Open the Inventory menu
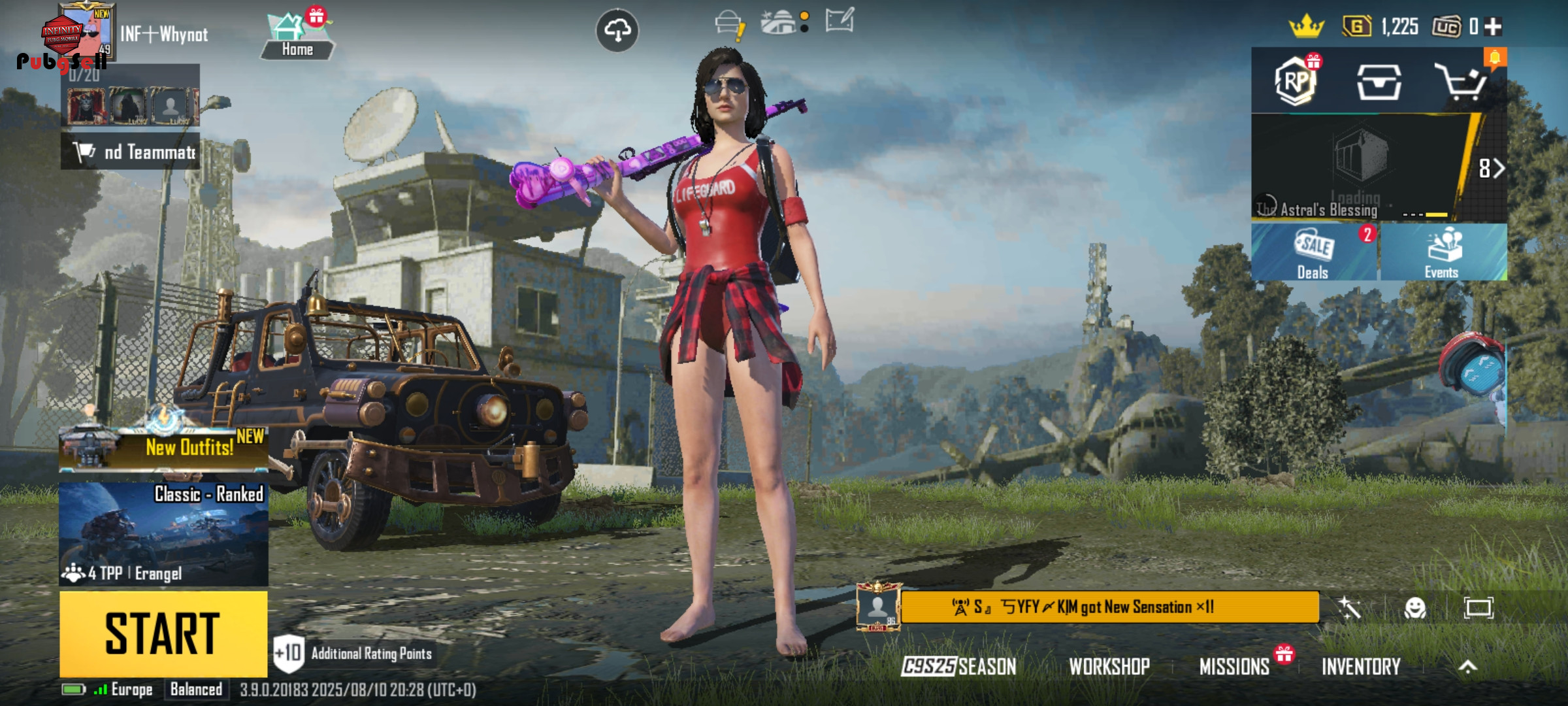This screenshot has height=706, width=1568. coord(1361,666)
